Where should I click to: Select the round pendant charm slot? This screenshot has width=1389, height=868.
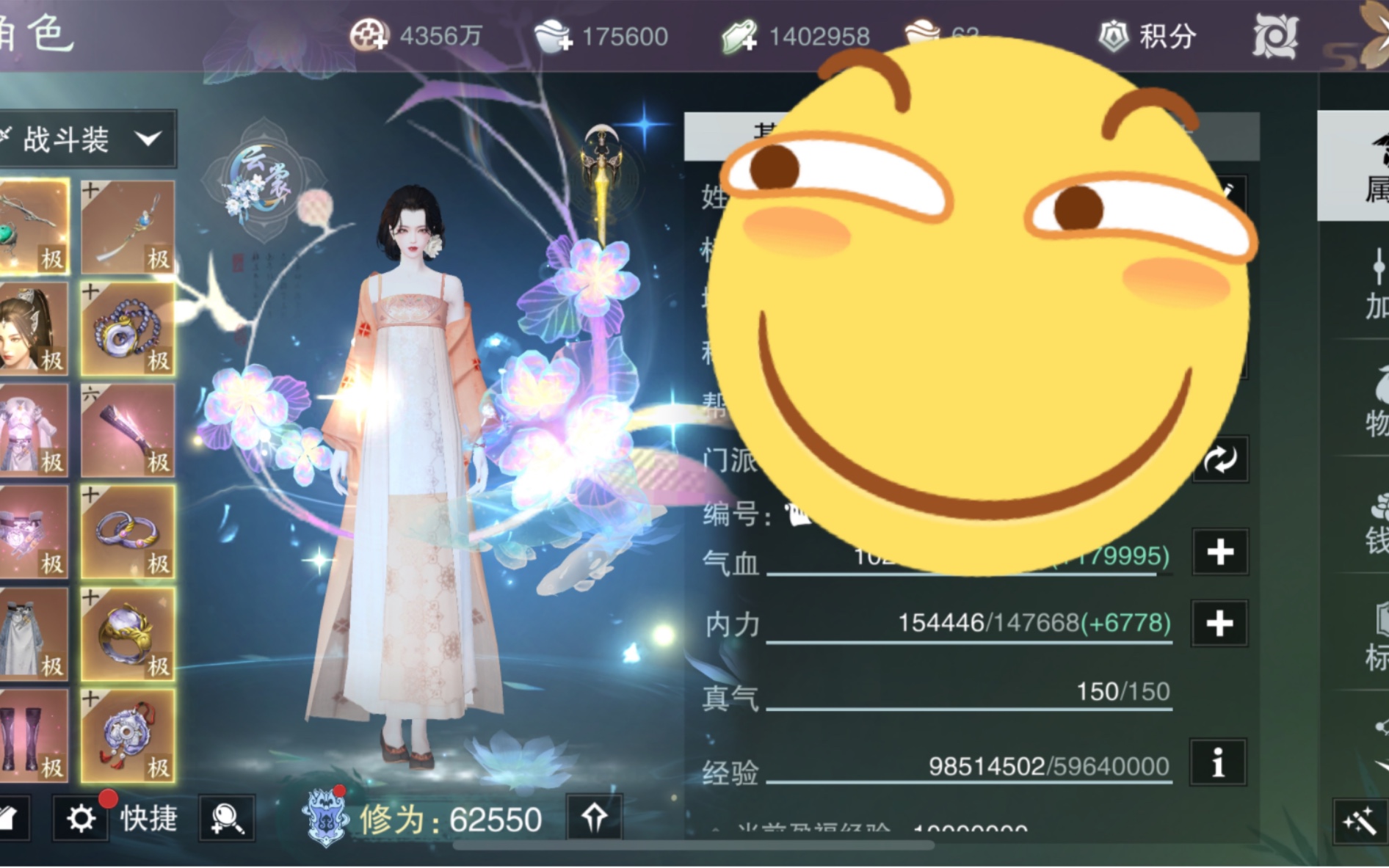128,736
